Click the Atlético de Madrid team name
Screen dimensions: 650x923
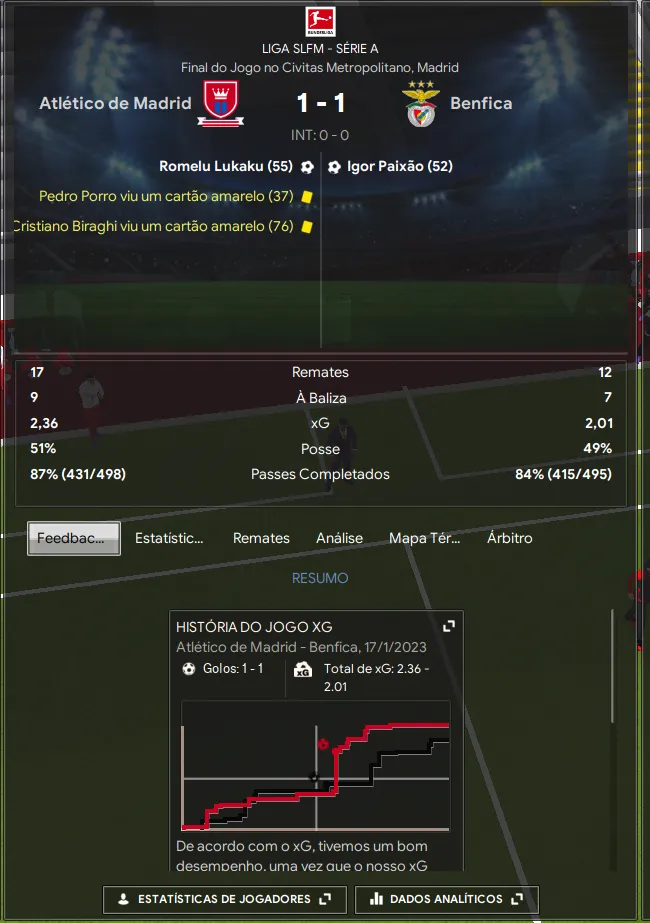115,103
